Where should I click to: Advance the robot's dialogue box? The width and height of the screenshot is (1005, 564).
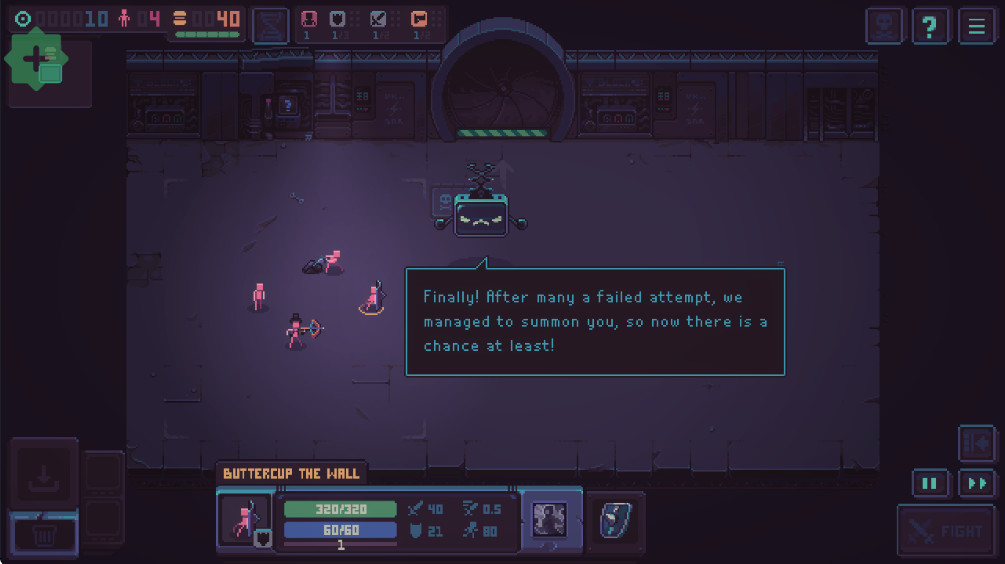tap(594, 321)
